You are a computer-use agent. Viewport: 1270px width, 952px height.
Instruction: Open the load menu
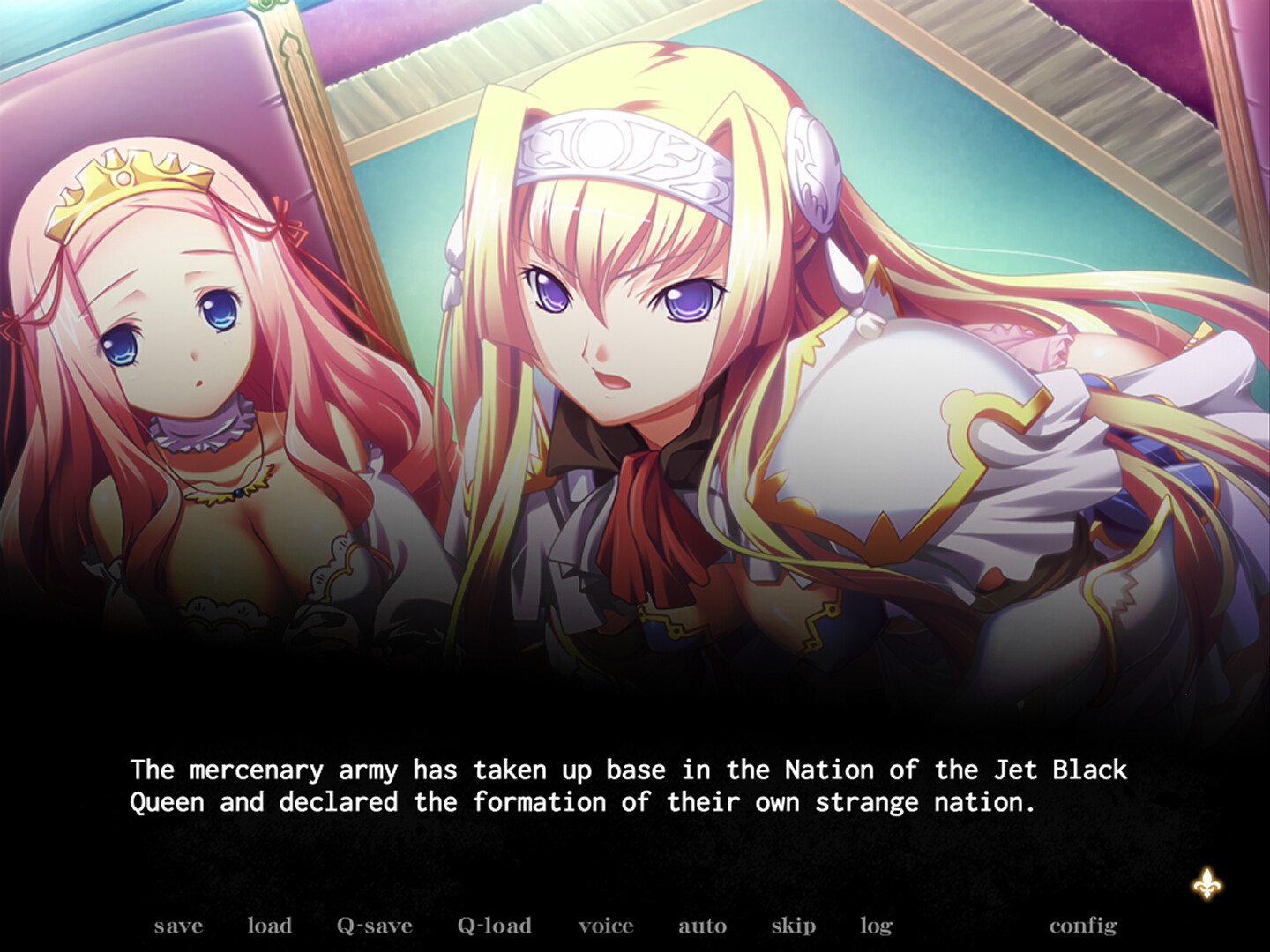(270, 926)
